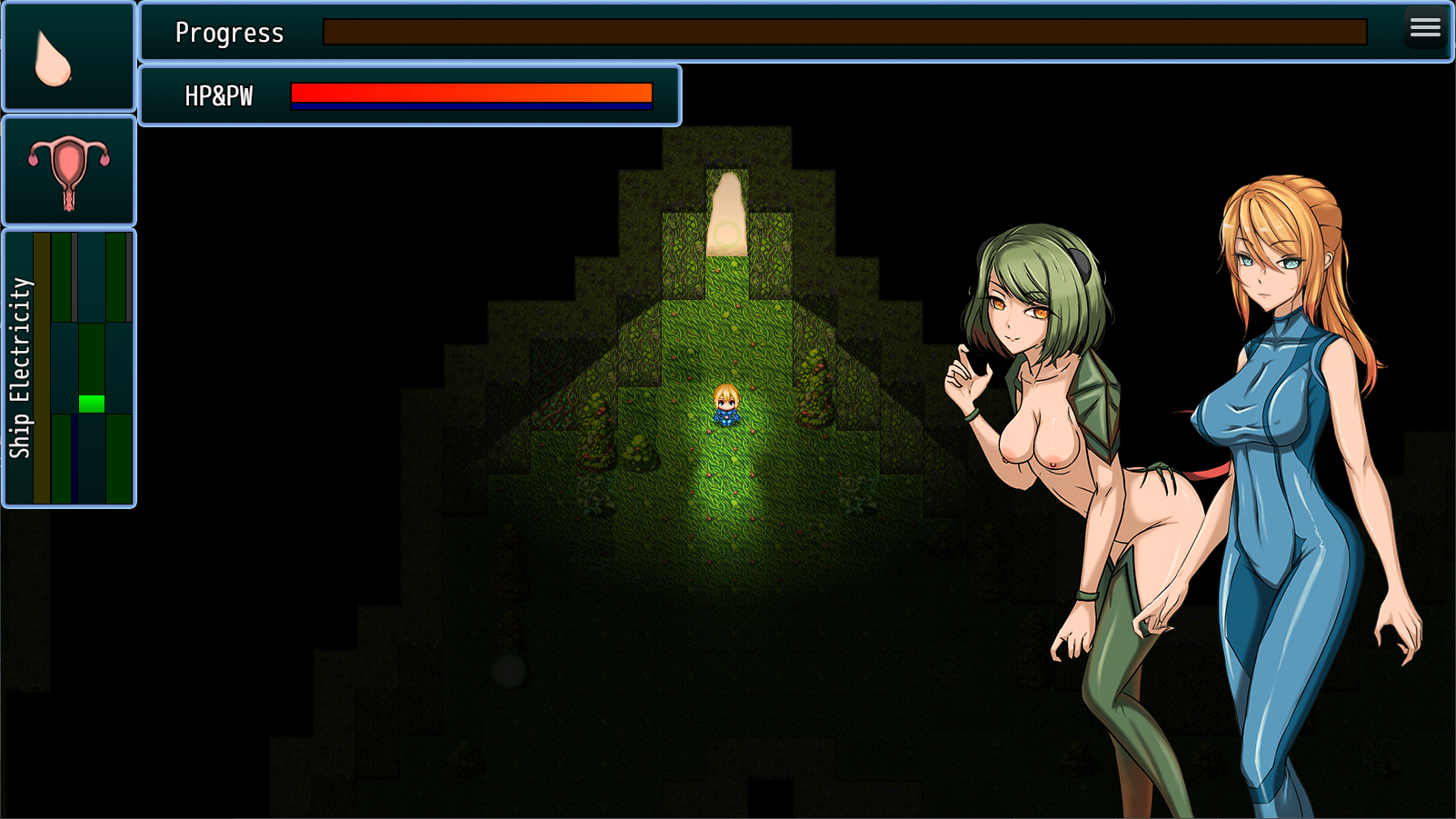The image size is (1456, 819).
Task: Open the hamburger menu button
Action: [x=1425, y=27]
